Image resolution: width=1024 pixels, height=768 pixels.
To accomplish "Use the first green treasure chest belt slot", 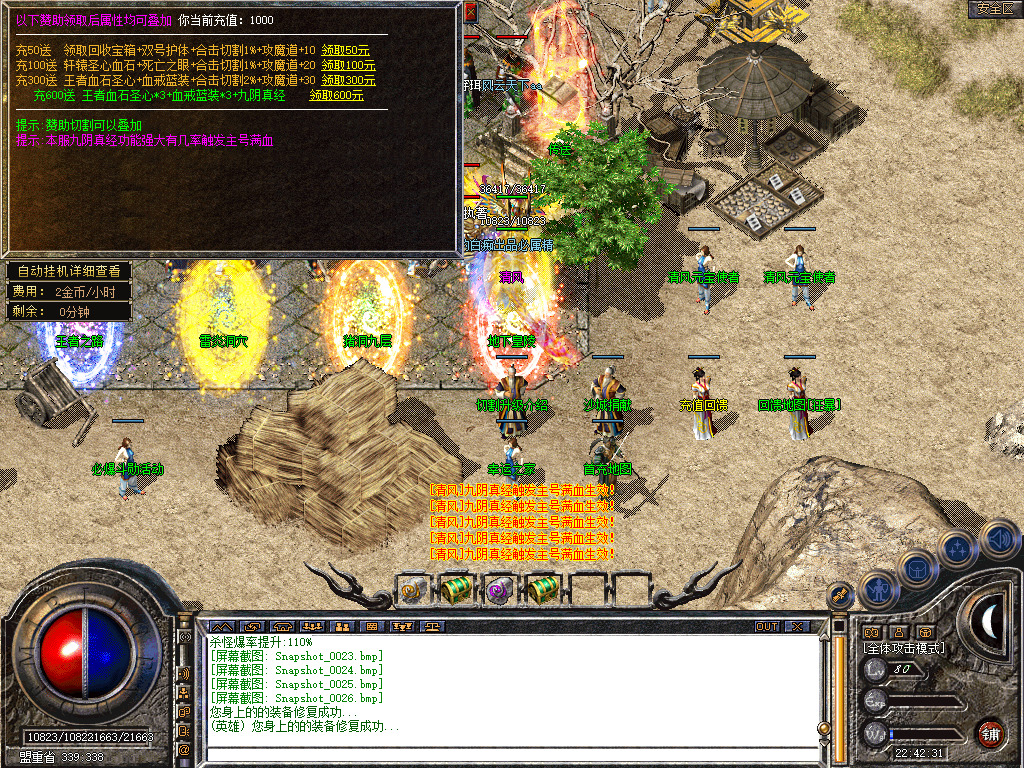I will 455,590.
